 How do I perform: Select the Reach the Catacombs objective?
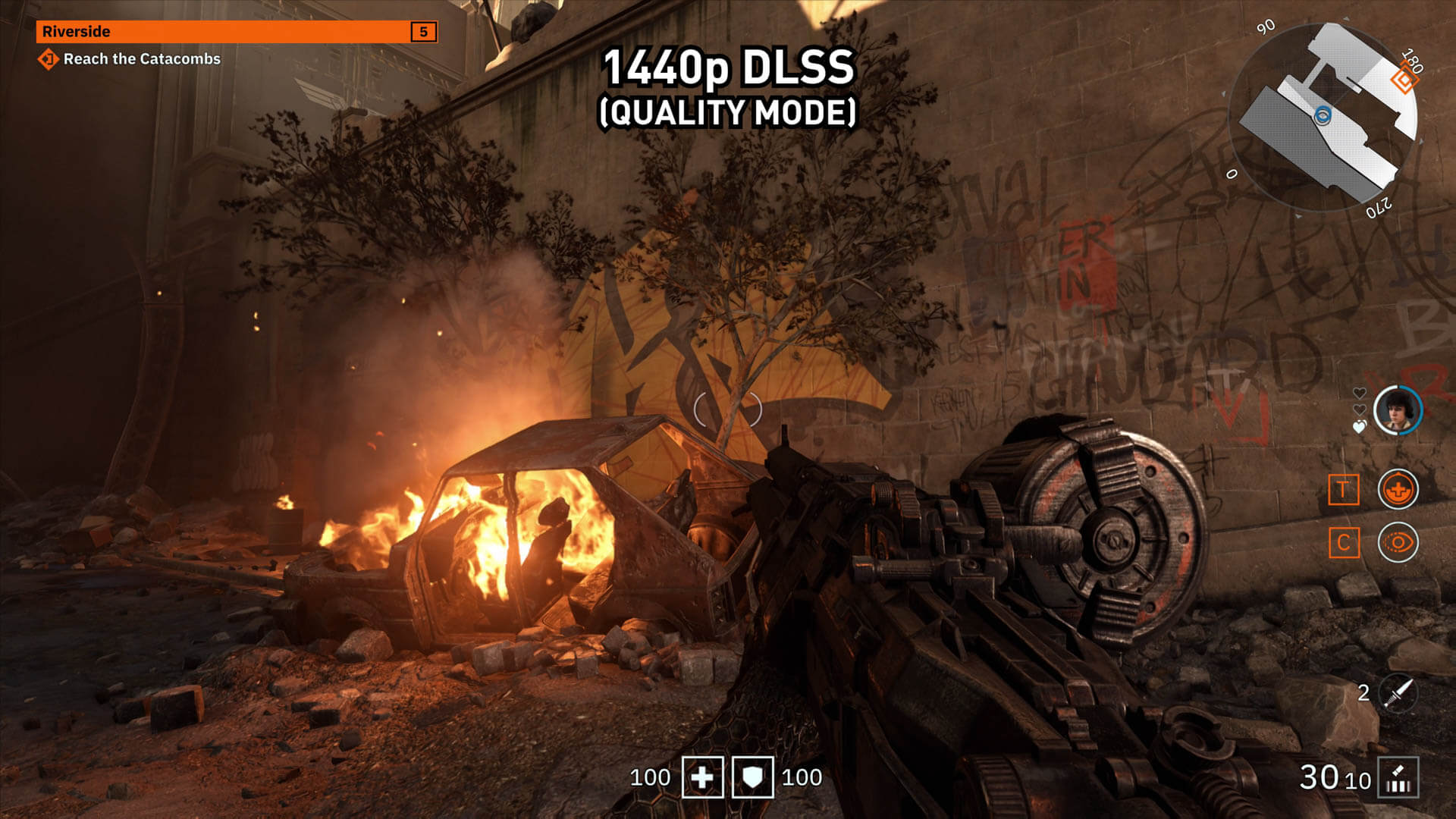coord(141,59)
